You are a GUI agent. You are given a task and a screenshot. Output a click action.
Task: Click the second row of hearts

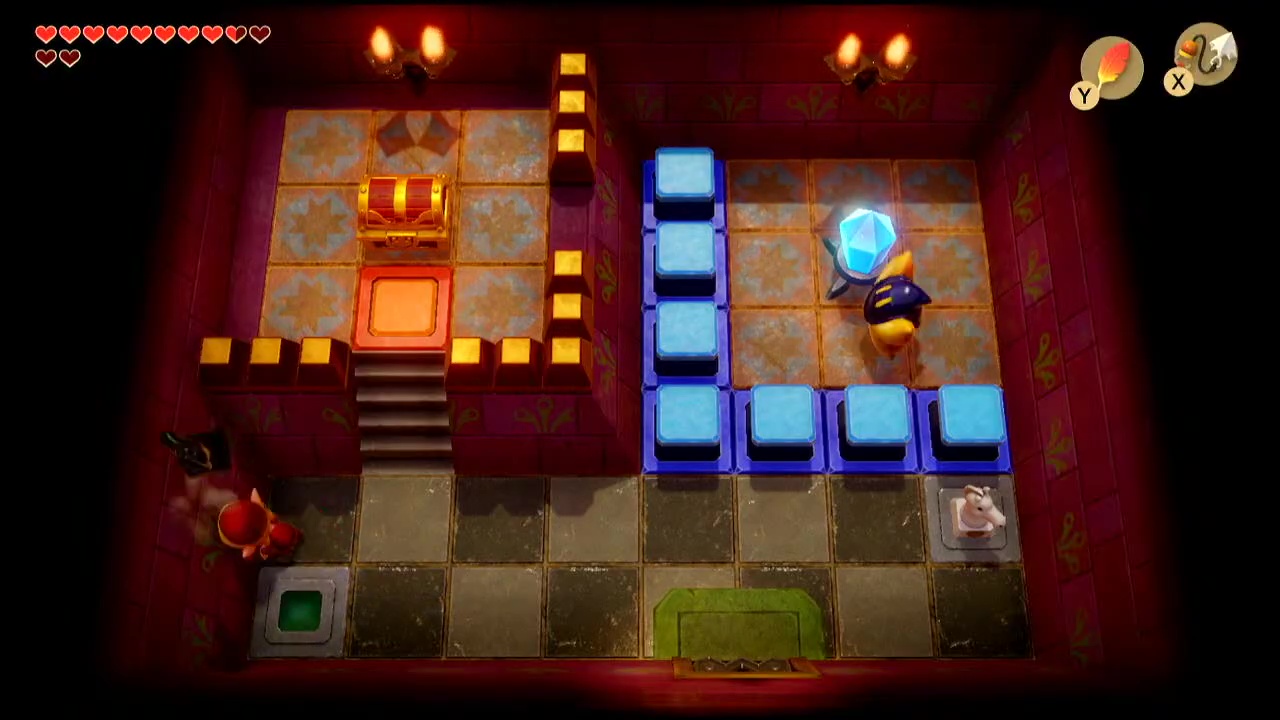(57, 57)
